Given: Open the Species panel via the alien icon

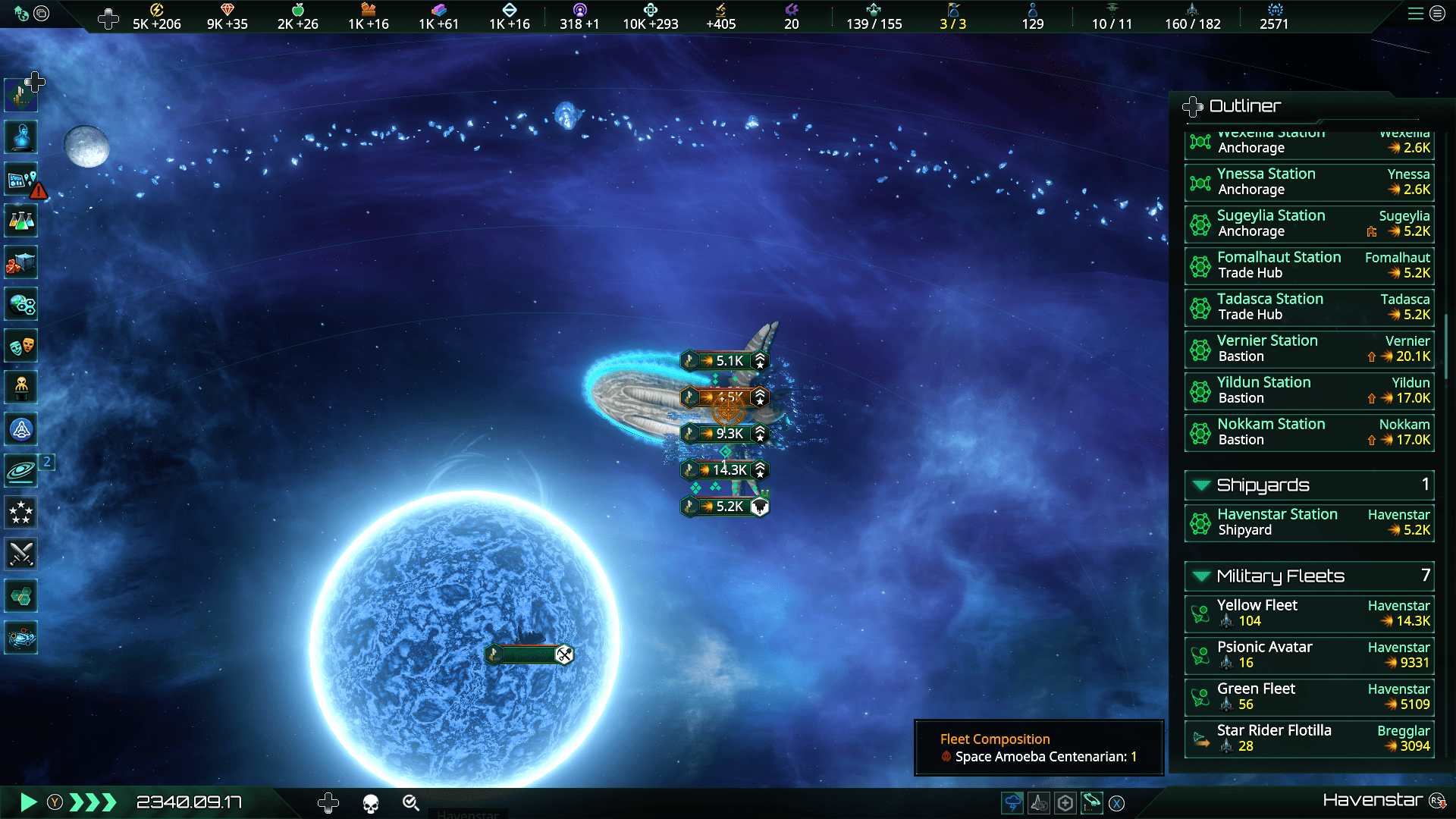Looking at the screenshot, I should click(20, 388).
